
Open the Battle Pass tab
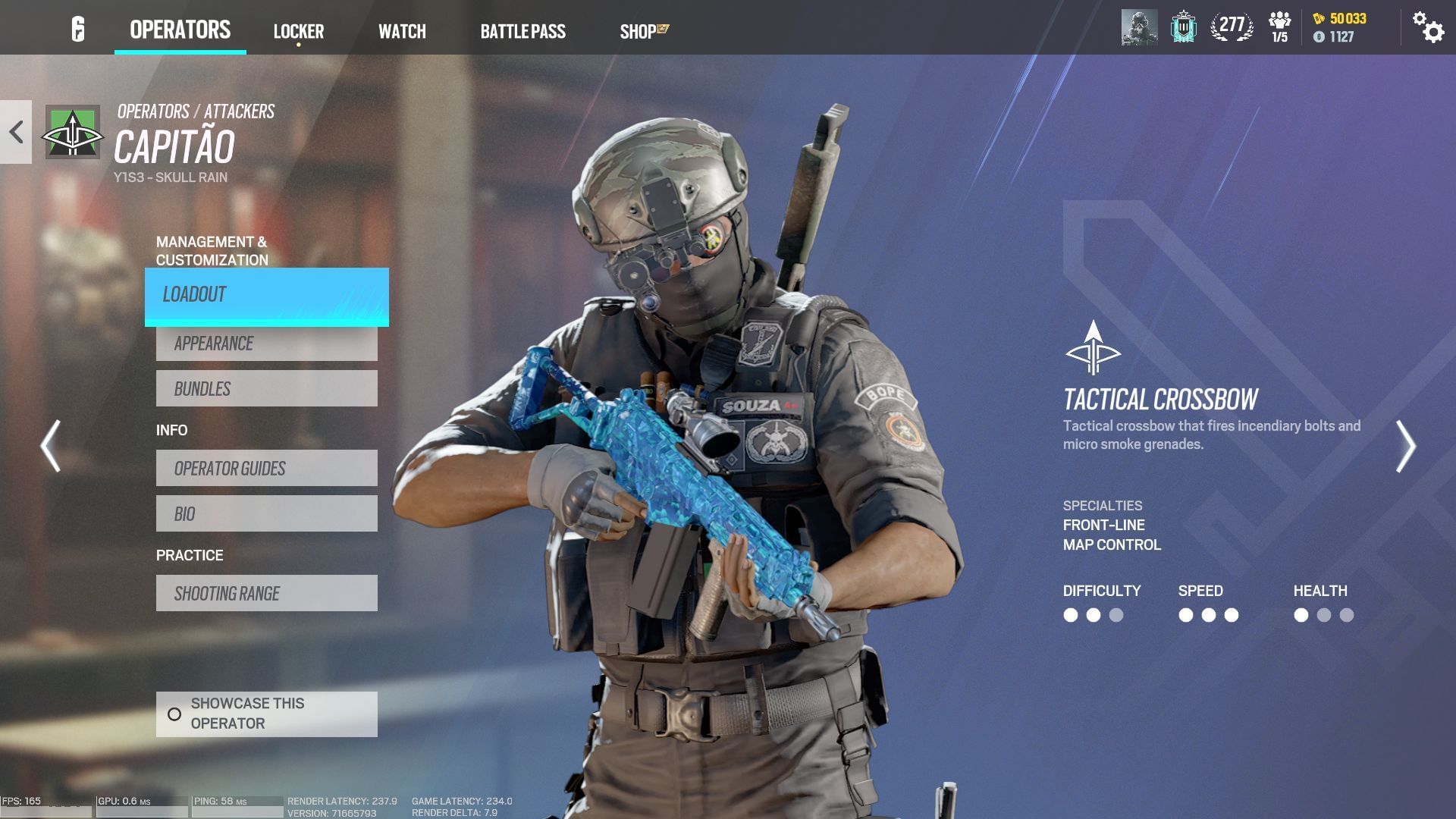click(522, 30)
